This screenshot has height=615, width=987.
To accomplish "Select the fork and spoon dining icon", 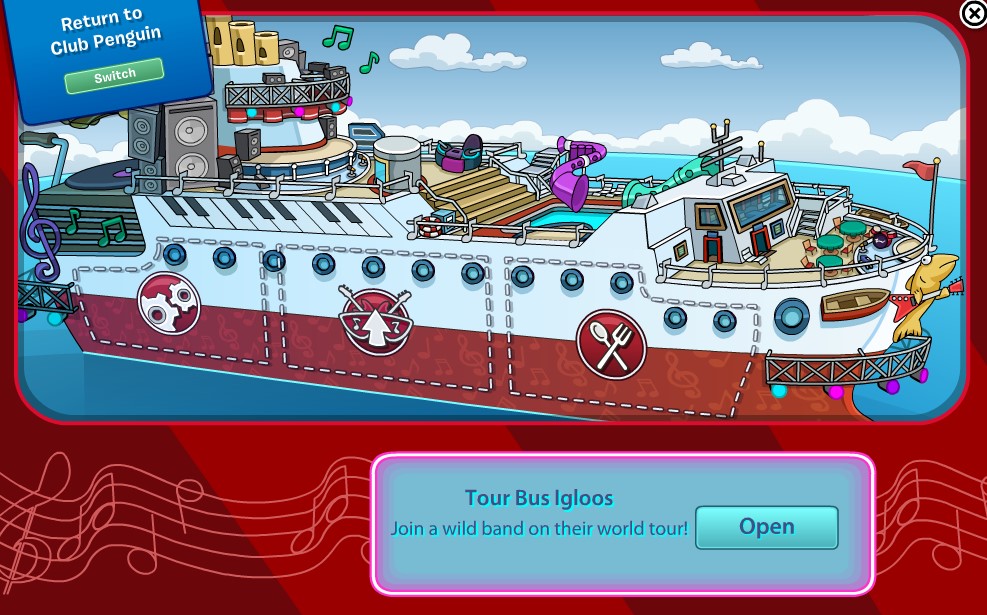I will pos(611,343).
